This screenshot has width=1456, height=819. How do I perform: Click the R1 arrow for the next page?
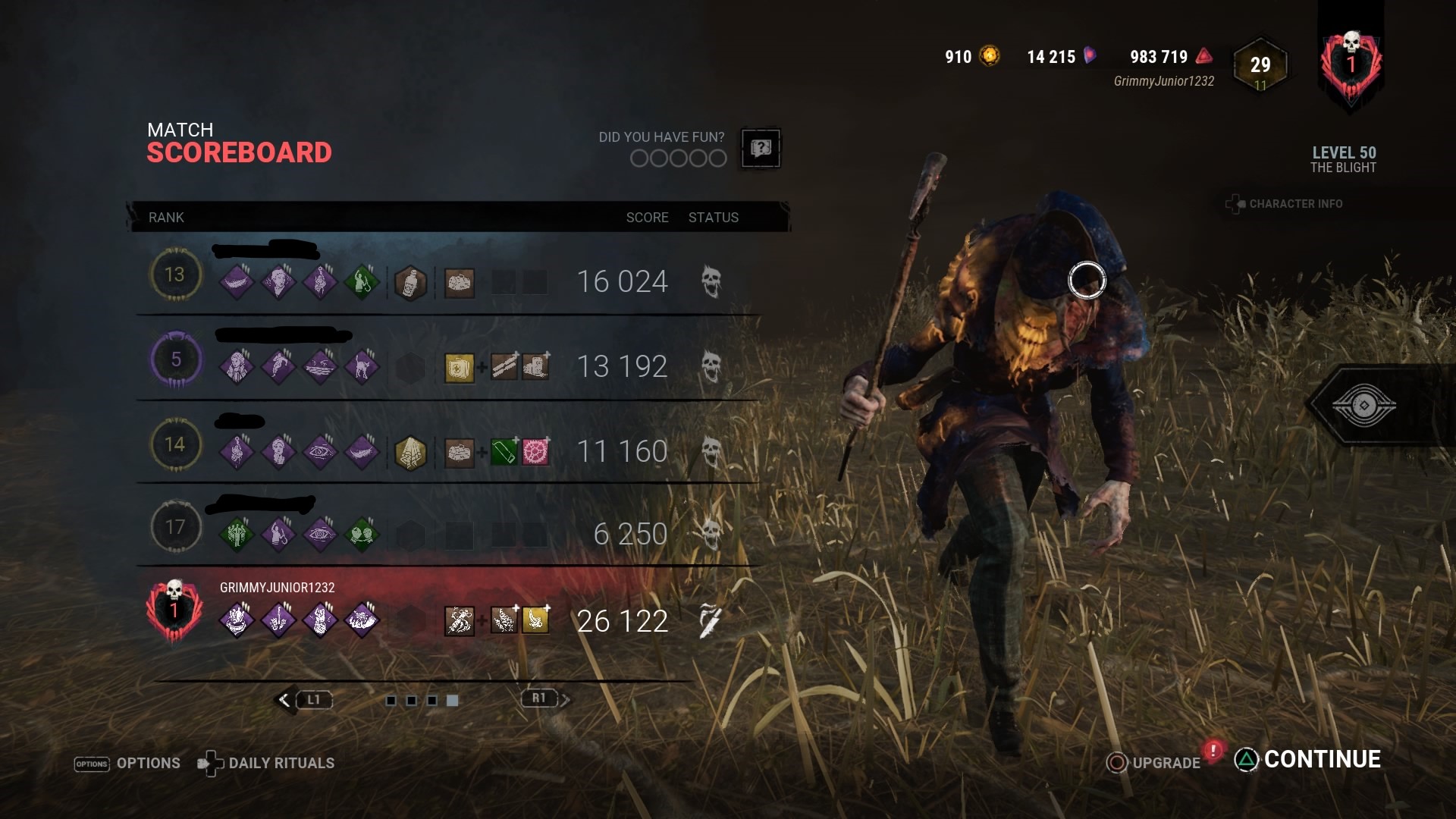pyautogui.click(x=565, y=700)
